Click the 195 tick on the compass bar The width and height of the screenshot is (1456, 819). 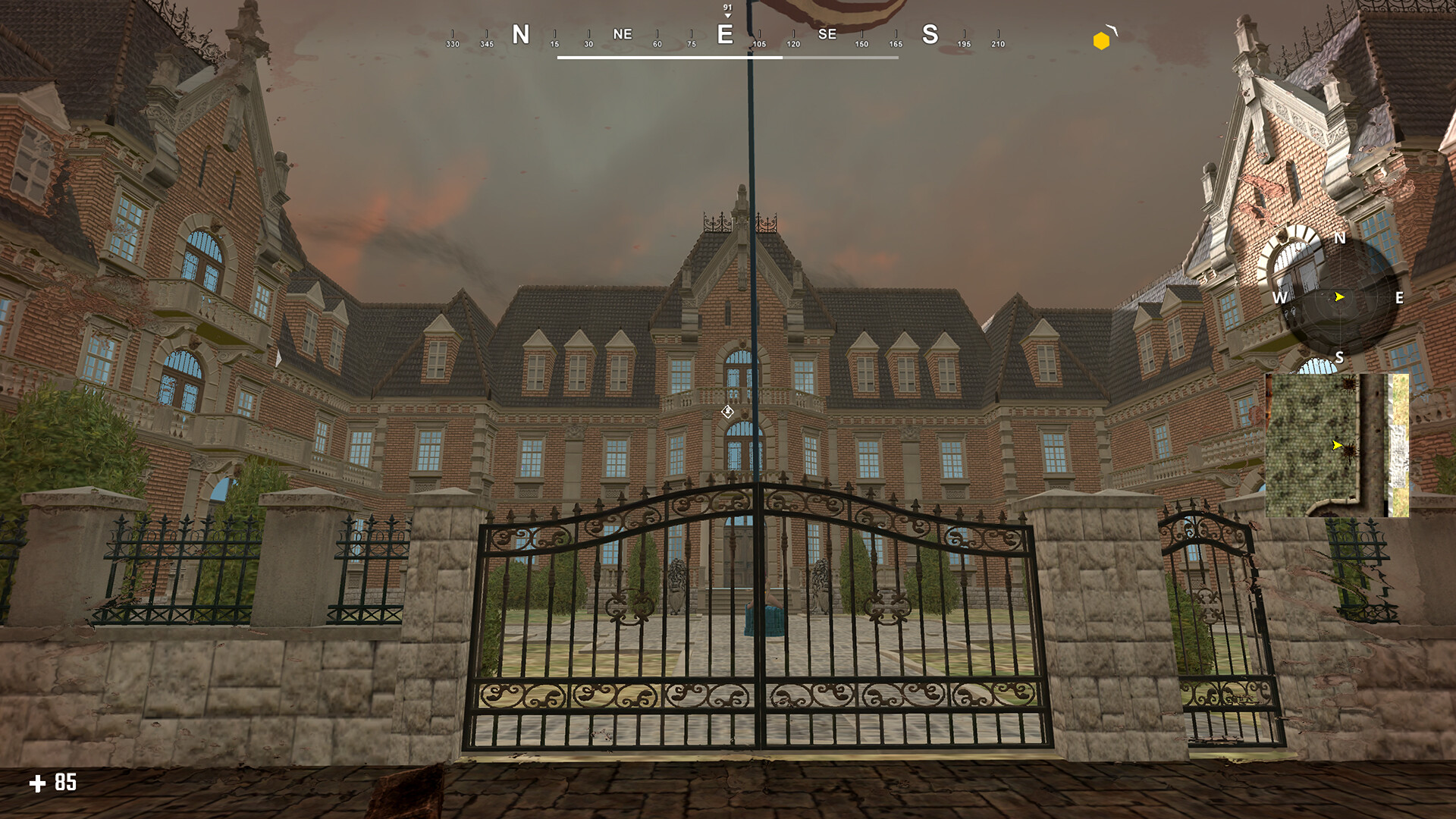[964, 44]
